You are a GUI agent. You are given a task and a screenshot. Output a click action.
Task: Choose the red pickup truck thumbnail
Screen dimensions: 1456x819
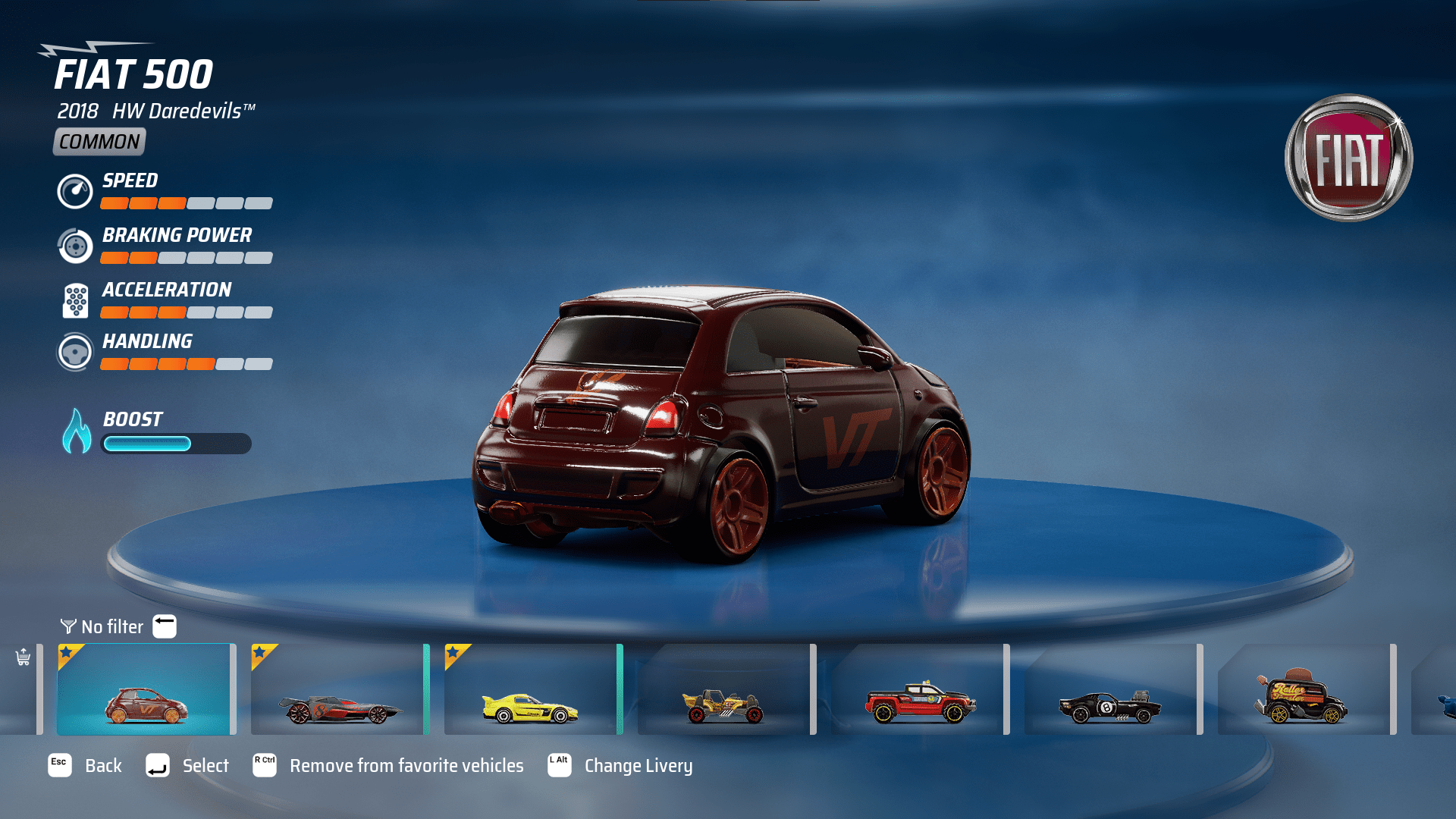[918, 689]
